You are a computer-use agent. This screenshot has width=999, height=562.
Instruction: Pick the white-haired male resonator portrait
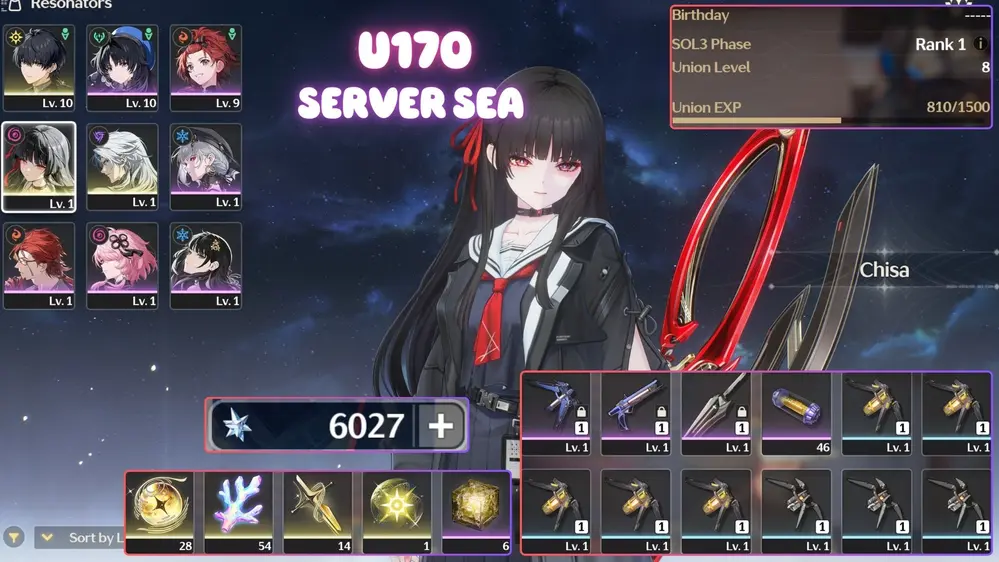pyautogui.click(x=122, y=166)
